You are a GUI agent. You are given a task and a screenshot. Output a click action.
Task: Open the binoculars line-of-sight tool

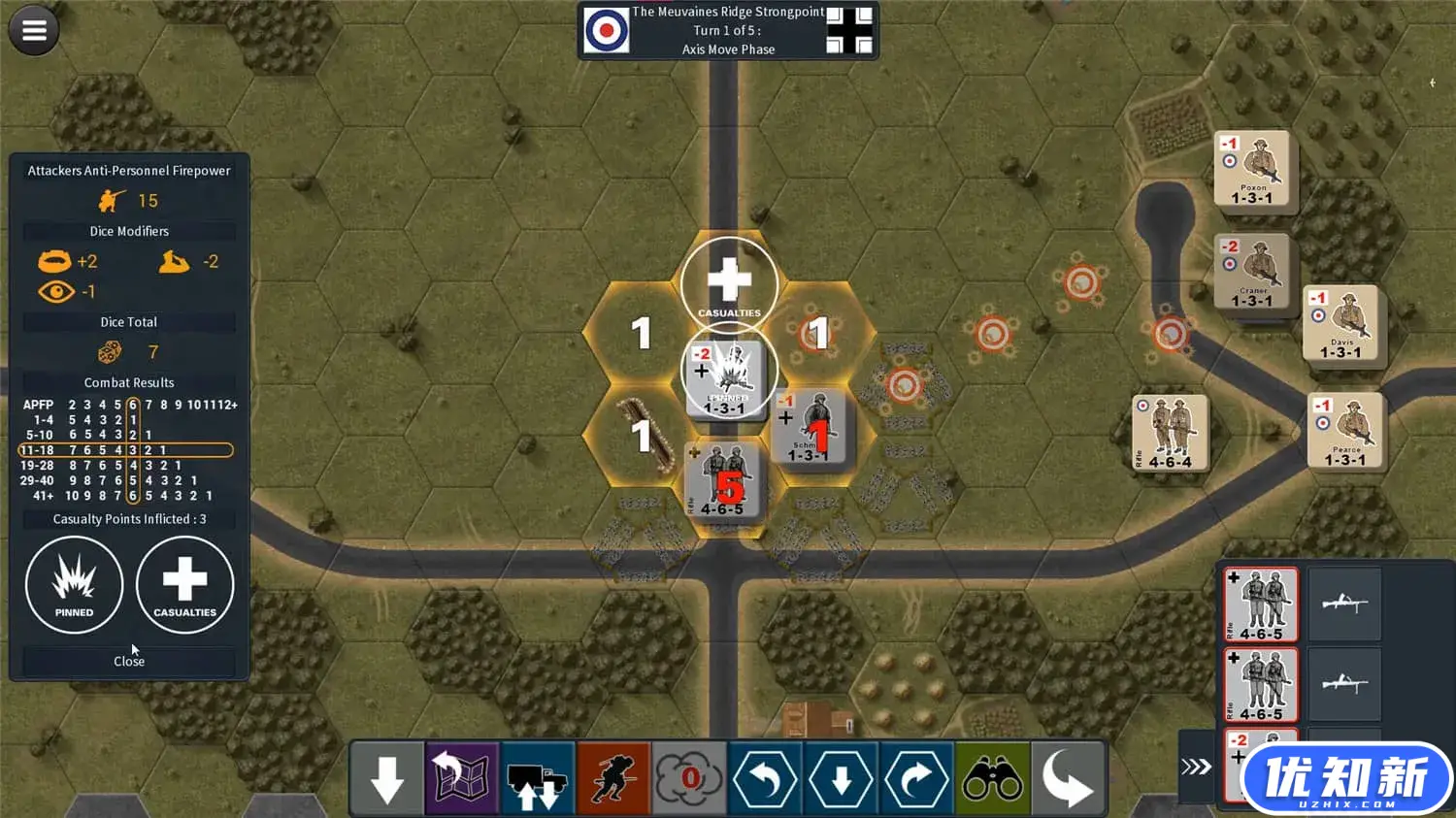(992, 778)
